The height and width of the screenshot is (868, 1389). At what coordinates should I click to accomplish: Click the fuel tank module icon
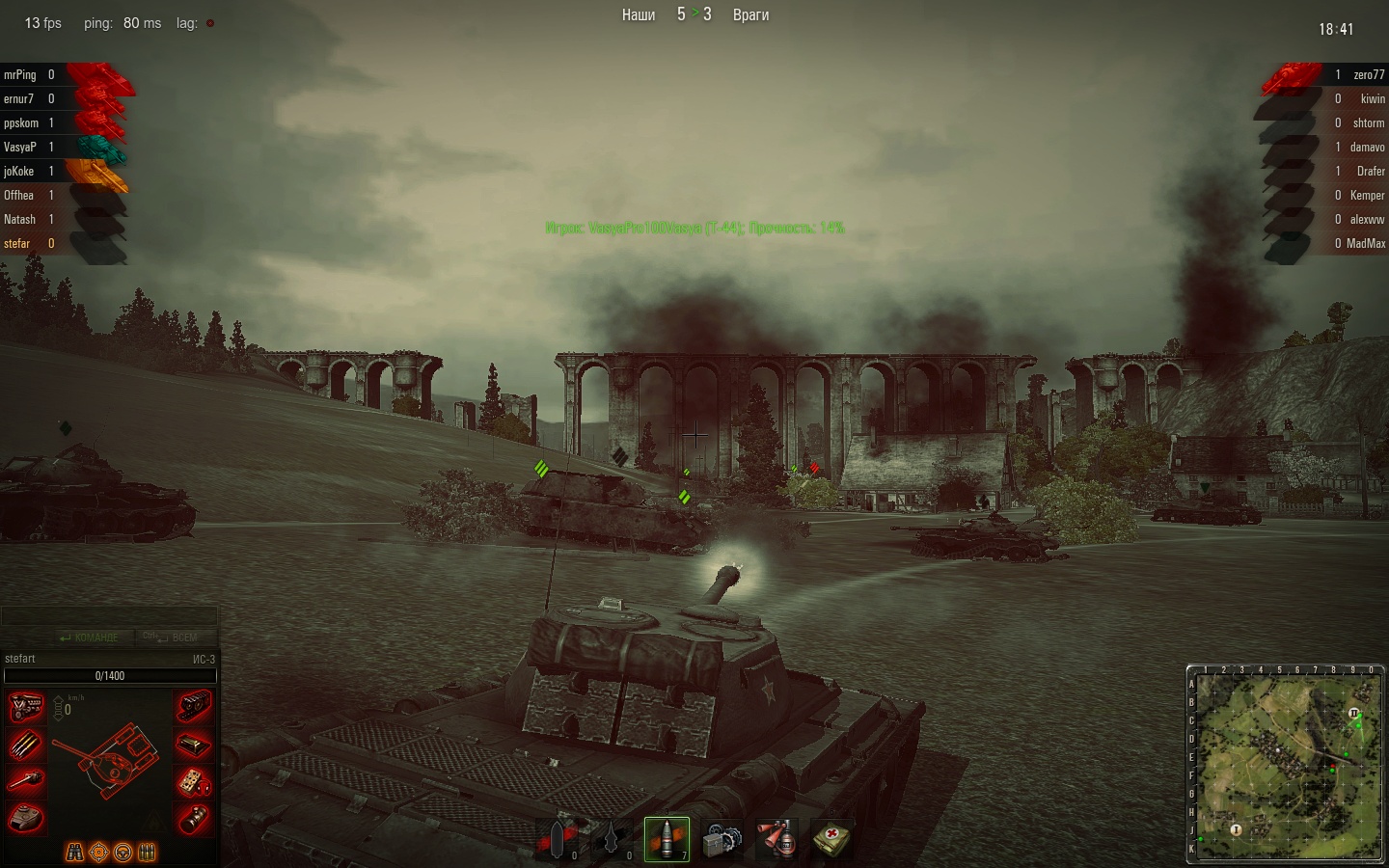pos(194,745)
